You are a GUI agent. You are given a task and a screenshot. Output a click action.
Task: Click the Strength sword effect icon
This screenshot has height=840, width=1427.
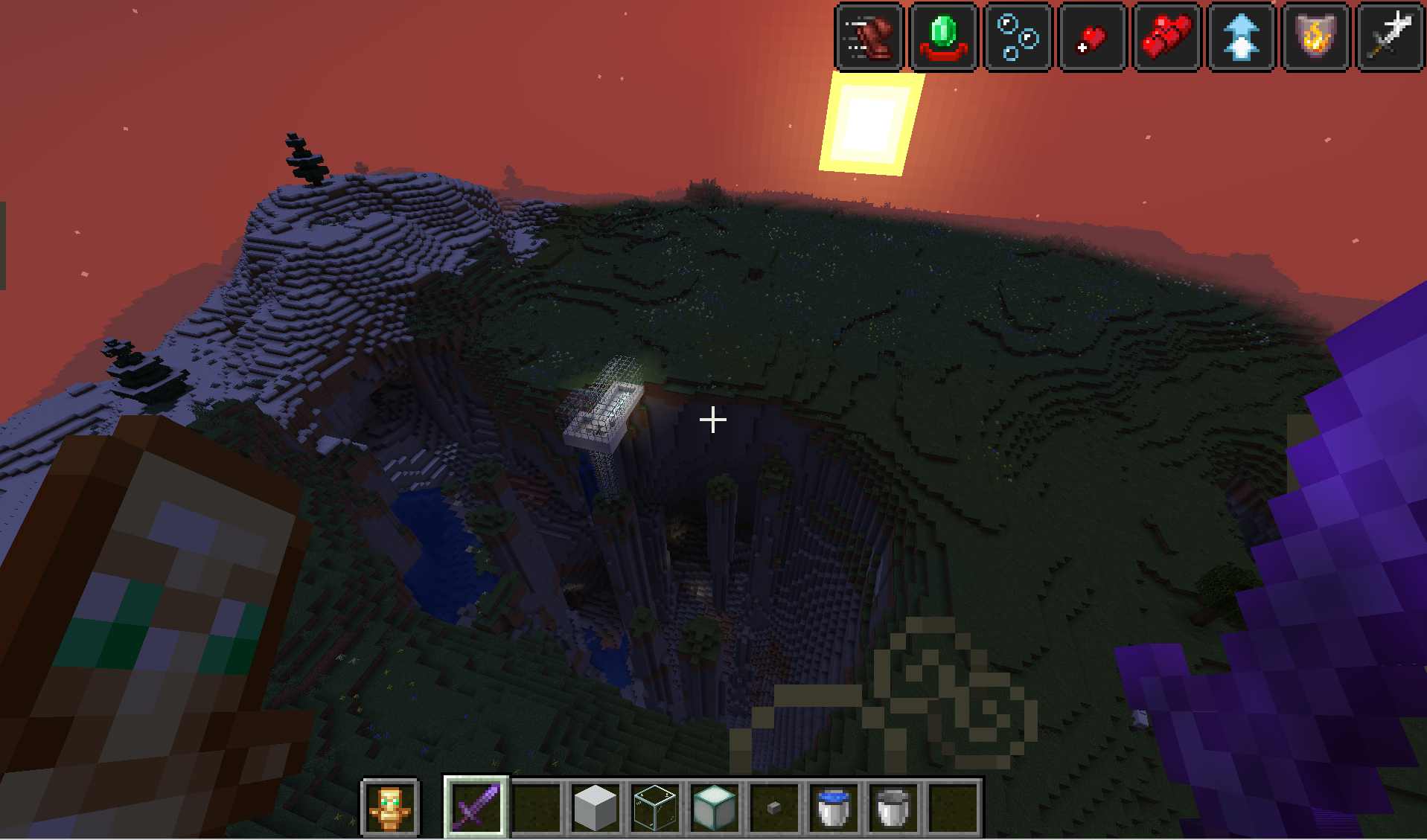point(1390,36)
